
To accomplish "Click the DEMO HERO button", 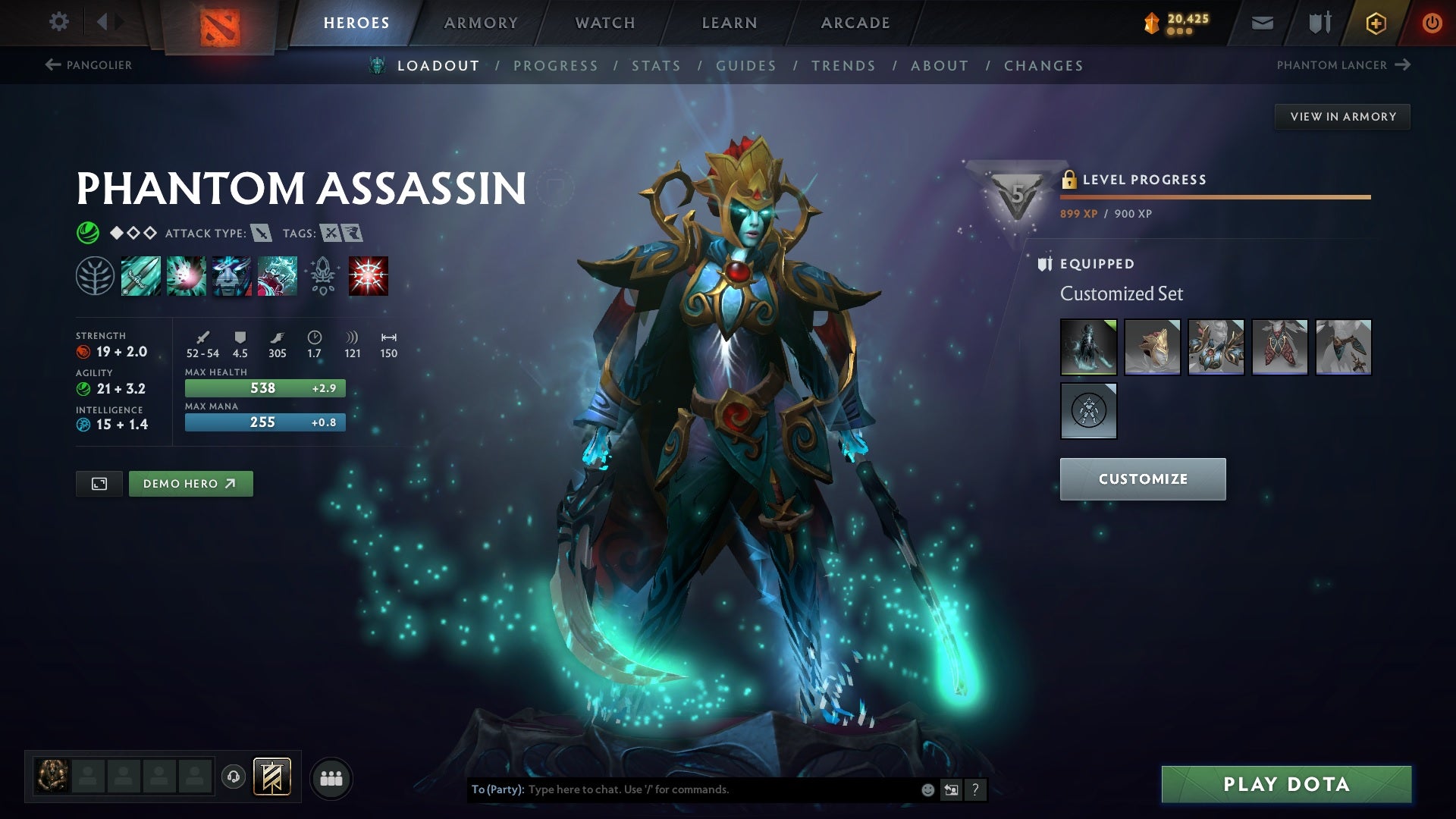I will click(x=190, y=483).
